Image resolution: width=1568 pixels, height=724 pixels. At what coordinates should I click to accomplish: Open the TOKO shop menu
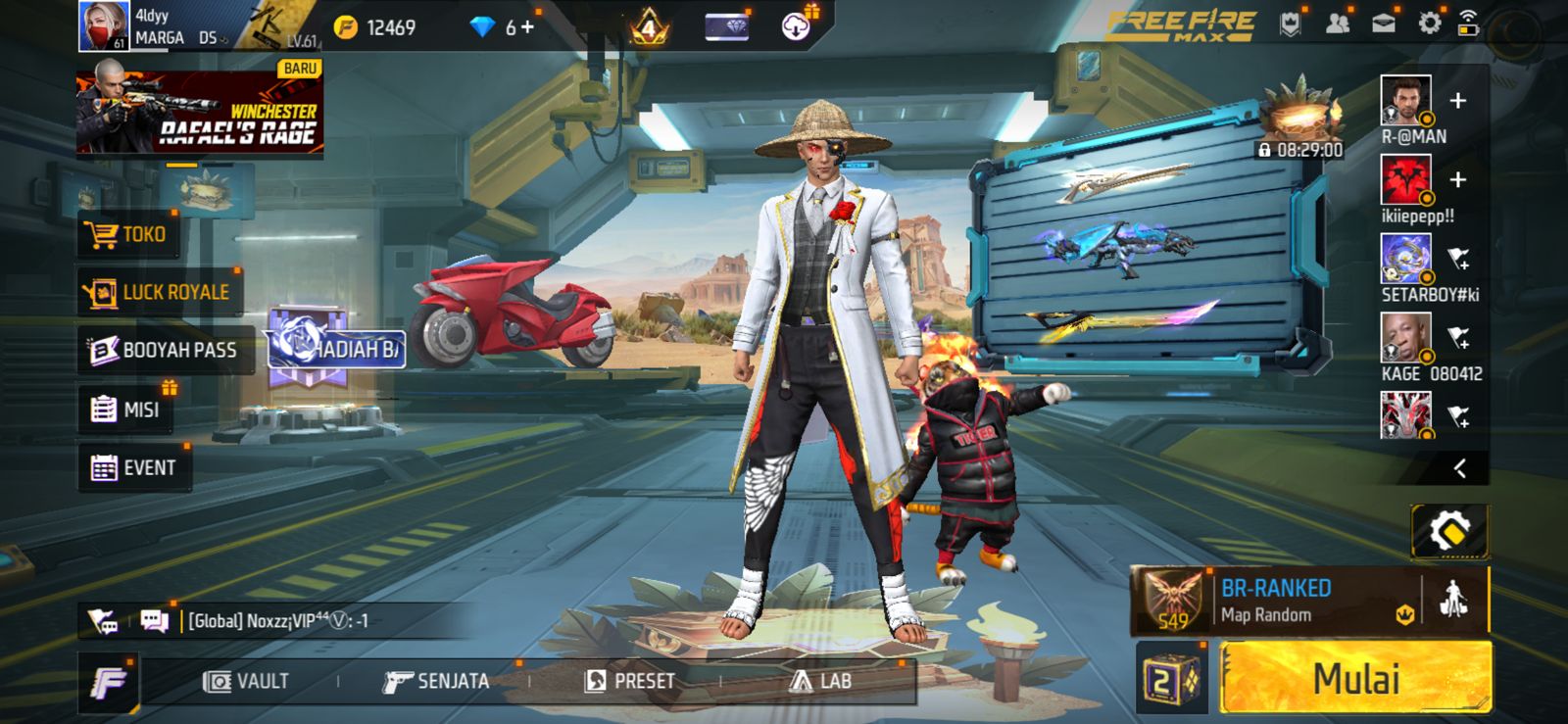[127, 234]
